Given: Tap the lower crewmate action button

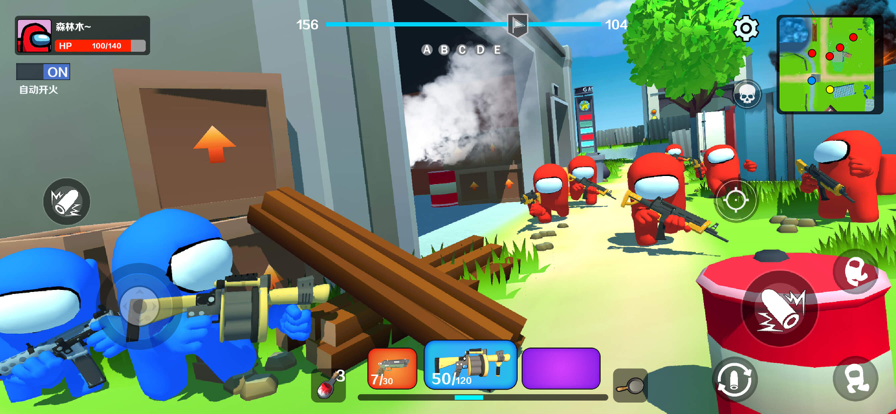Looking at the screenshot, I should [855, 379].
